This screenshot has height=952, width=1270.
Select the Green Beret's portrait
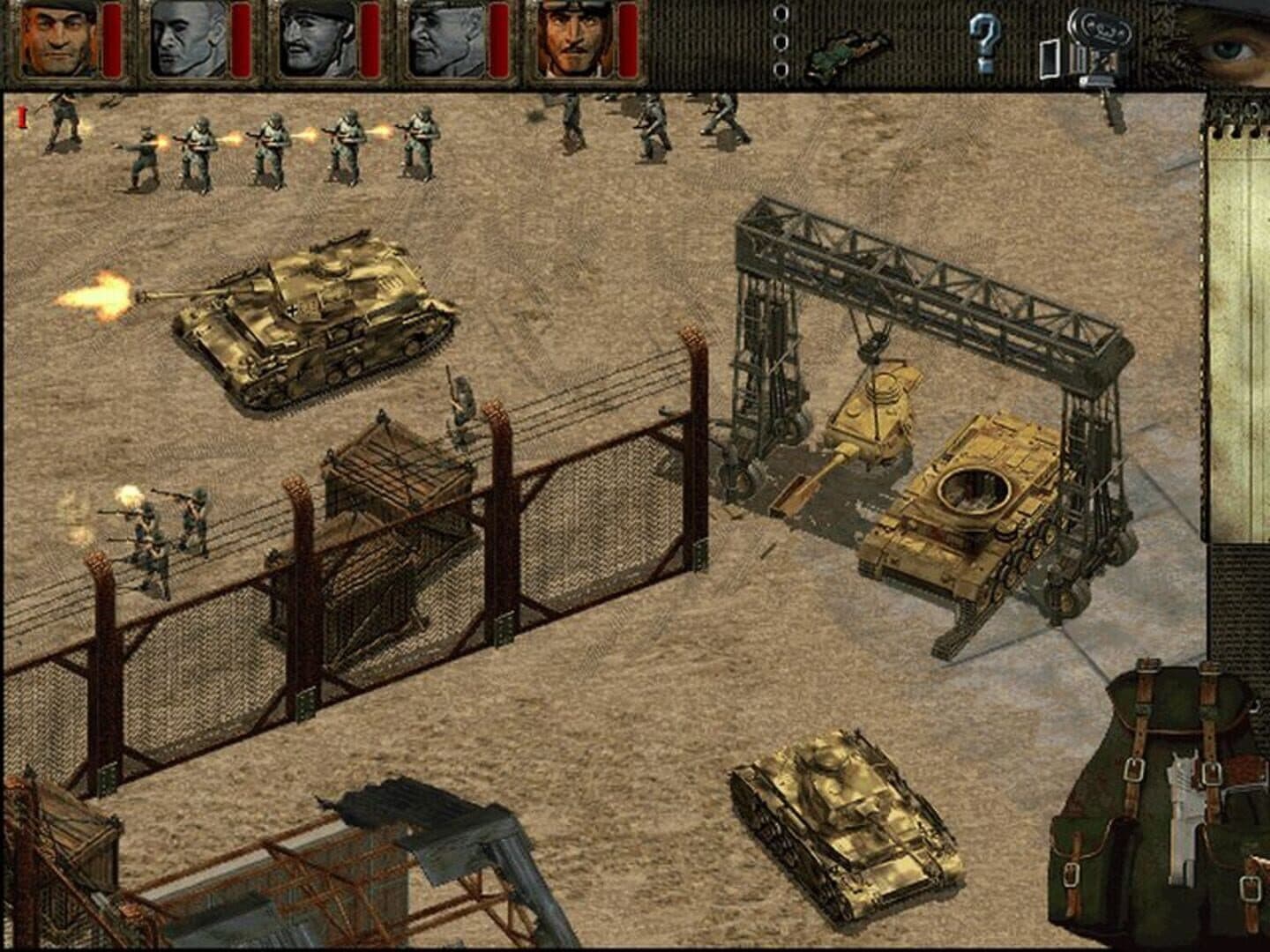[55, 41]
